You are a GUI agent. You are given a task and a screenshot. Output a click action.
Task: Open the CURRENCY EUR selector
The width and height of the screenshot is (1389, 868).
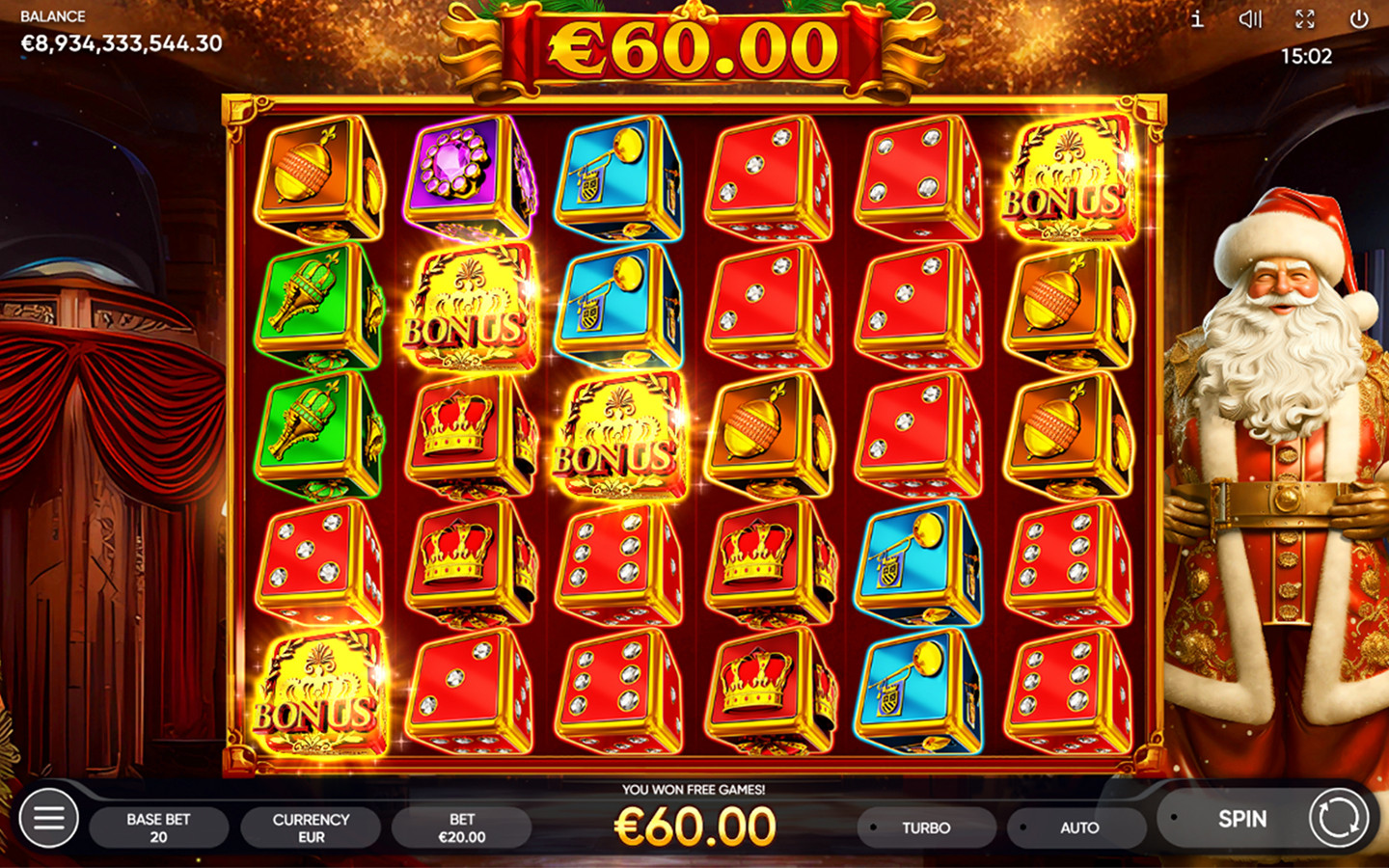[x=311, y=826]
